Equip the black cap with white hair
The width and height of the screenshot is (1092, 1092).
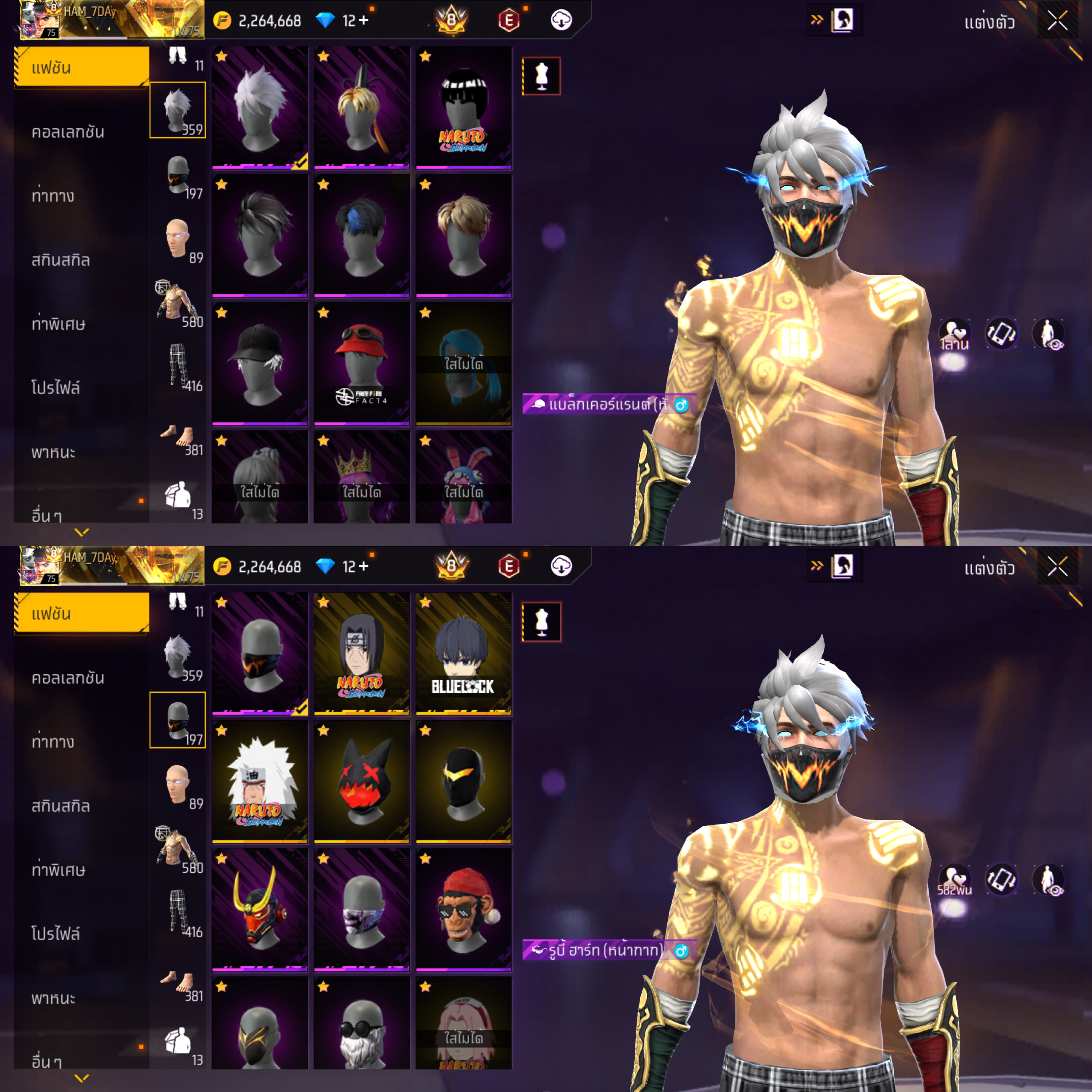(x=259, y=363)
